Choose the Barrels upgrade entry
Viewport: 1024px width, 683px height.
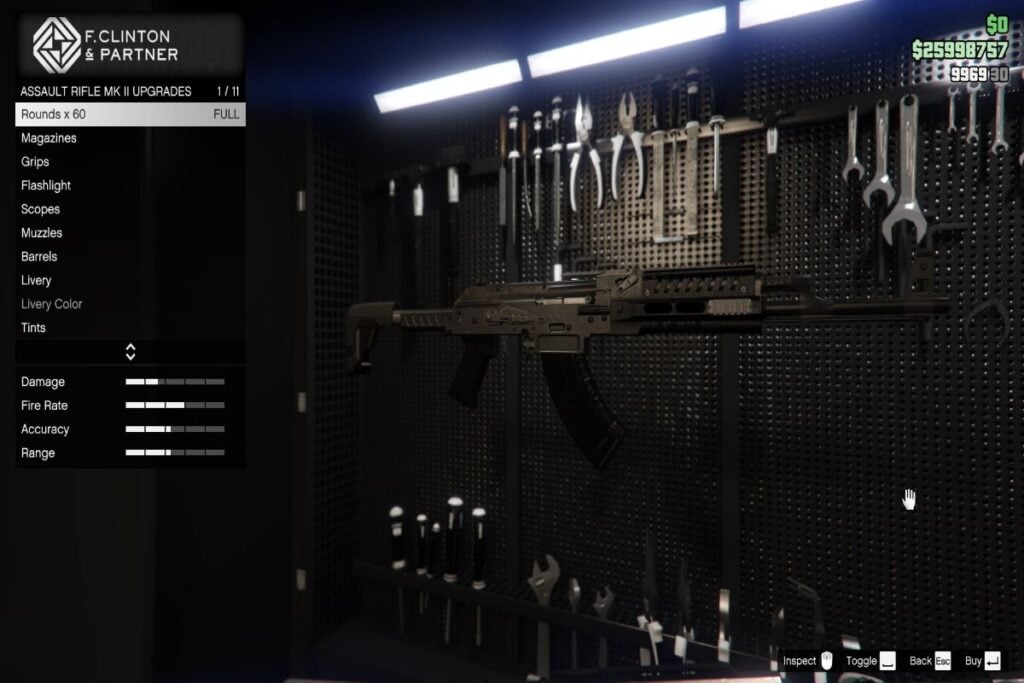[130, 257]
